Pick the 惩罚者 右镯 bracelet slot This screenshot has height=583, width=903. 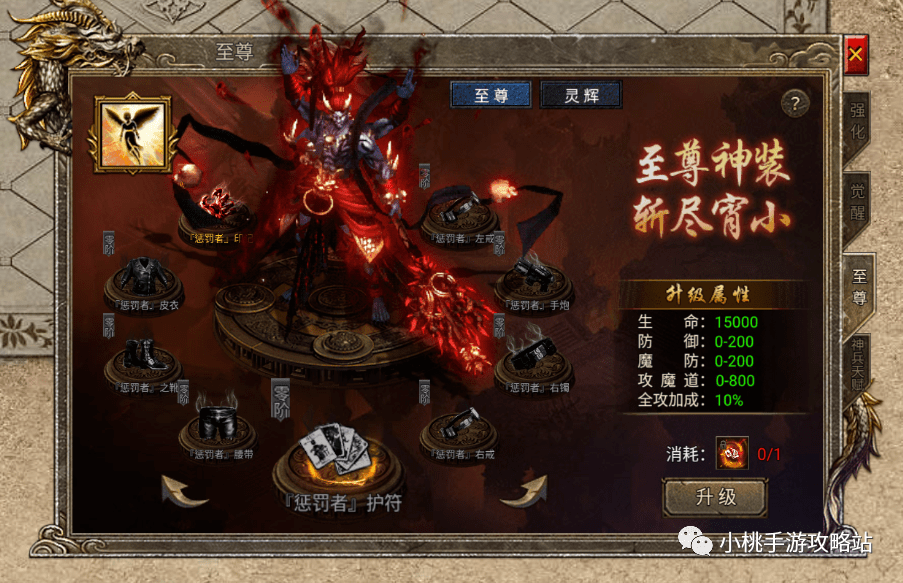click(530, 357)
